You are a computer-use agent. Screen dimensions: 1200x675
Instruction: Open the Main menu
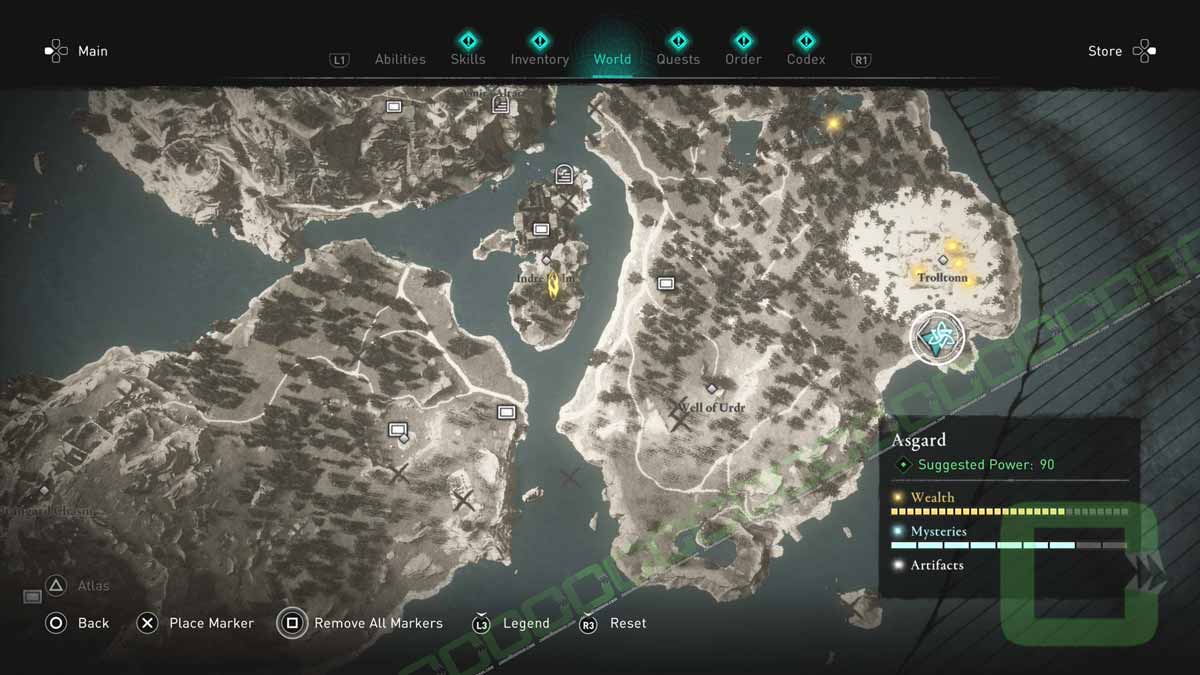point(76,51)
